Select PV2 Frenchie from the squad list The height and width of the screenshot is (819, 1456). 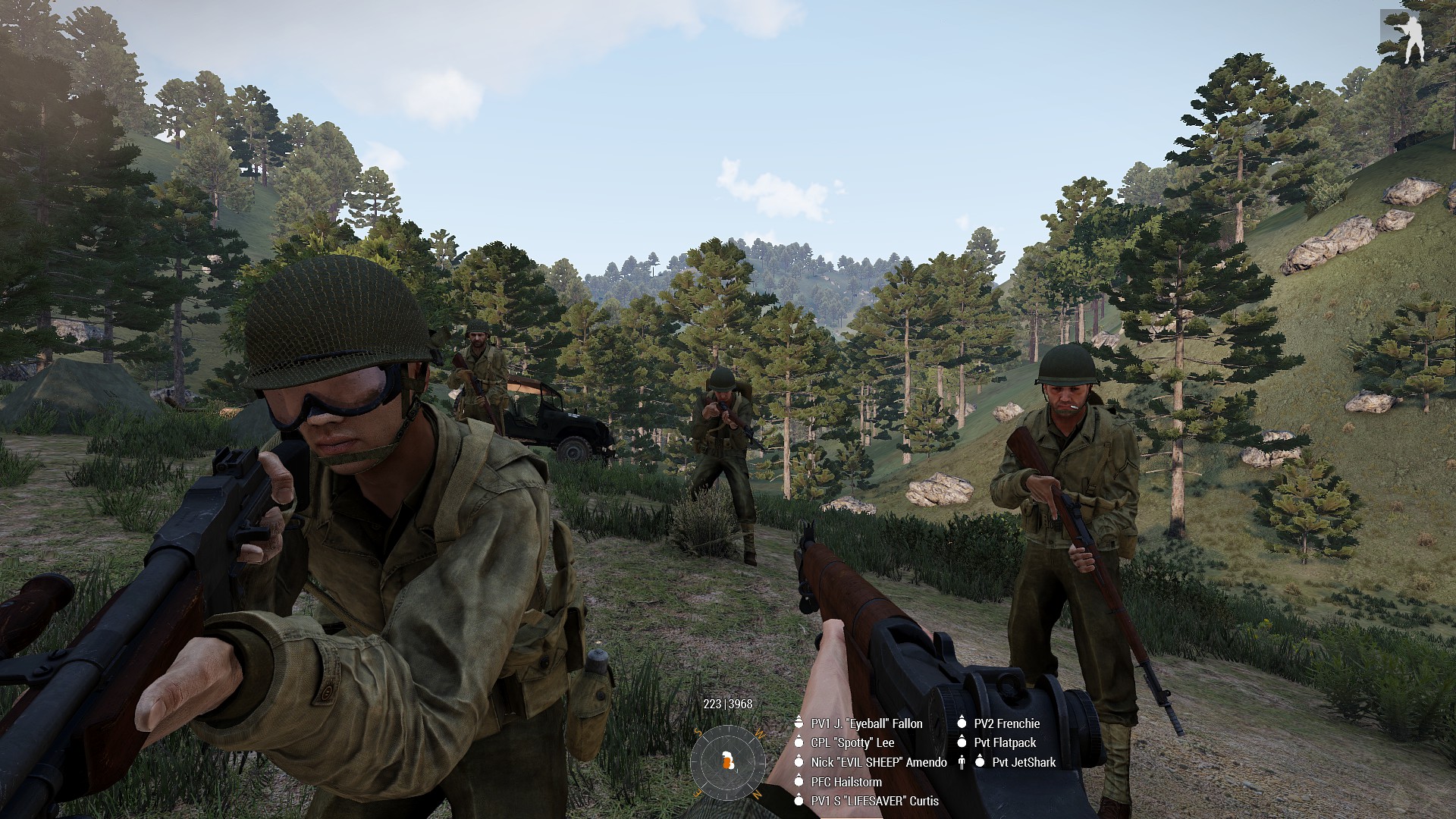tap(1006, 723)
